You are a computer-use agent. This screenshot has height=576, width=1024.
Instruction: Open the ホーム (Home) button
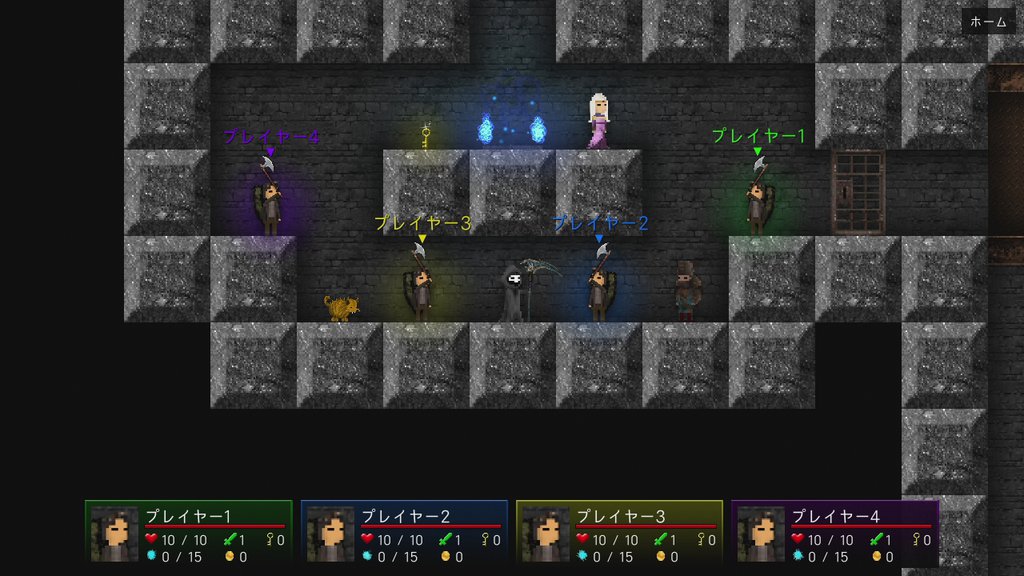tap(988, 22)
